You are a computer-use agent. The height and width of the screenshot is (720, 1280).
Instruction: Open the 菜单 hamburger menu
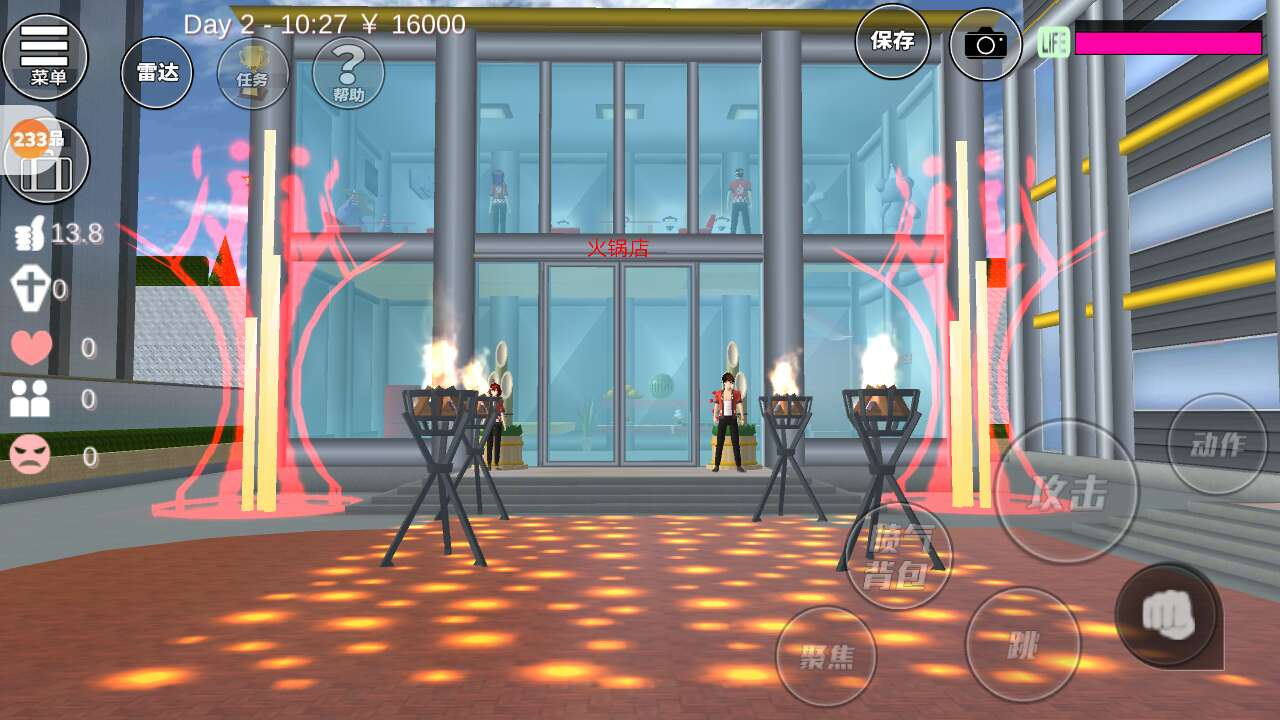[x=45, y=57]
